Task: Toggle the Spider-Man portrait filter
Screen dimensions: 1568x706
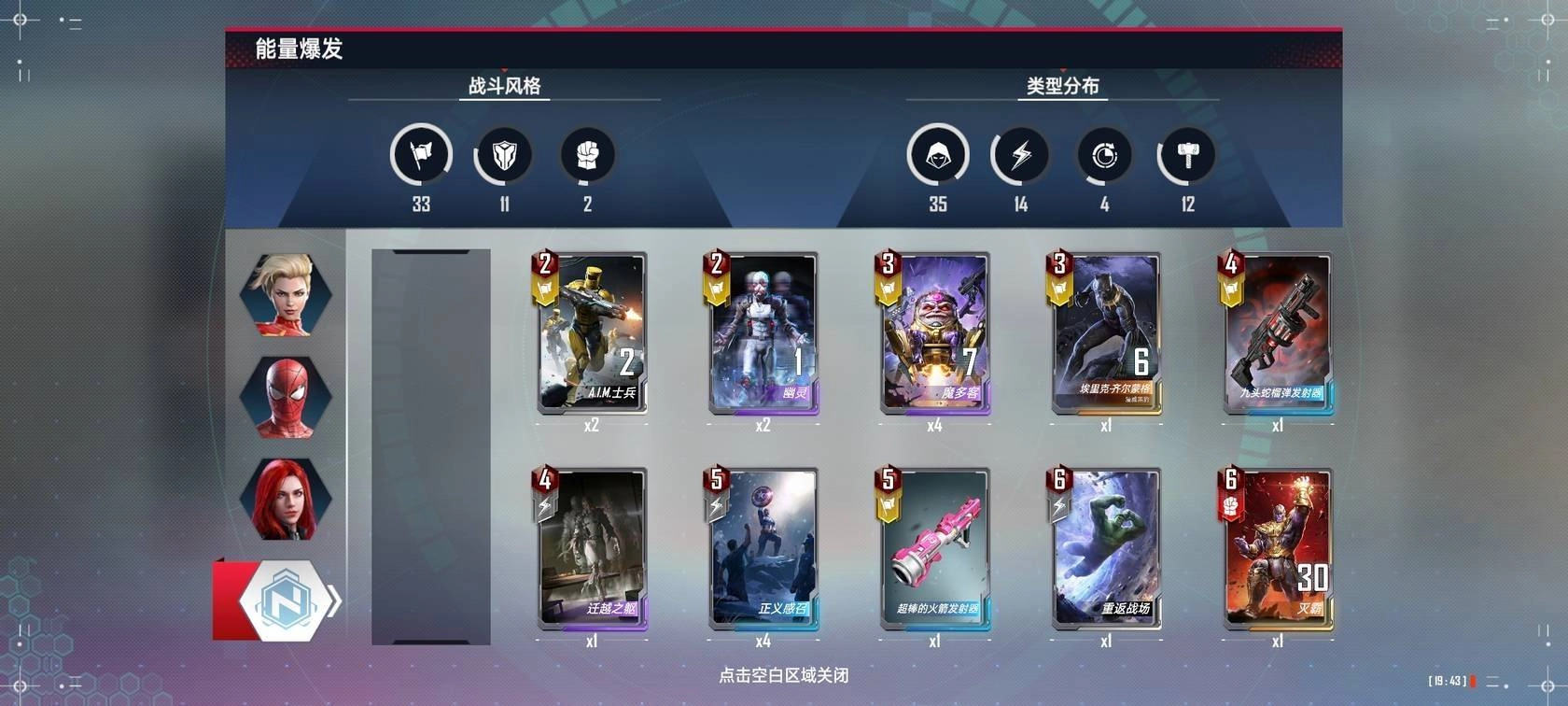Action: point(287,397)
